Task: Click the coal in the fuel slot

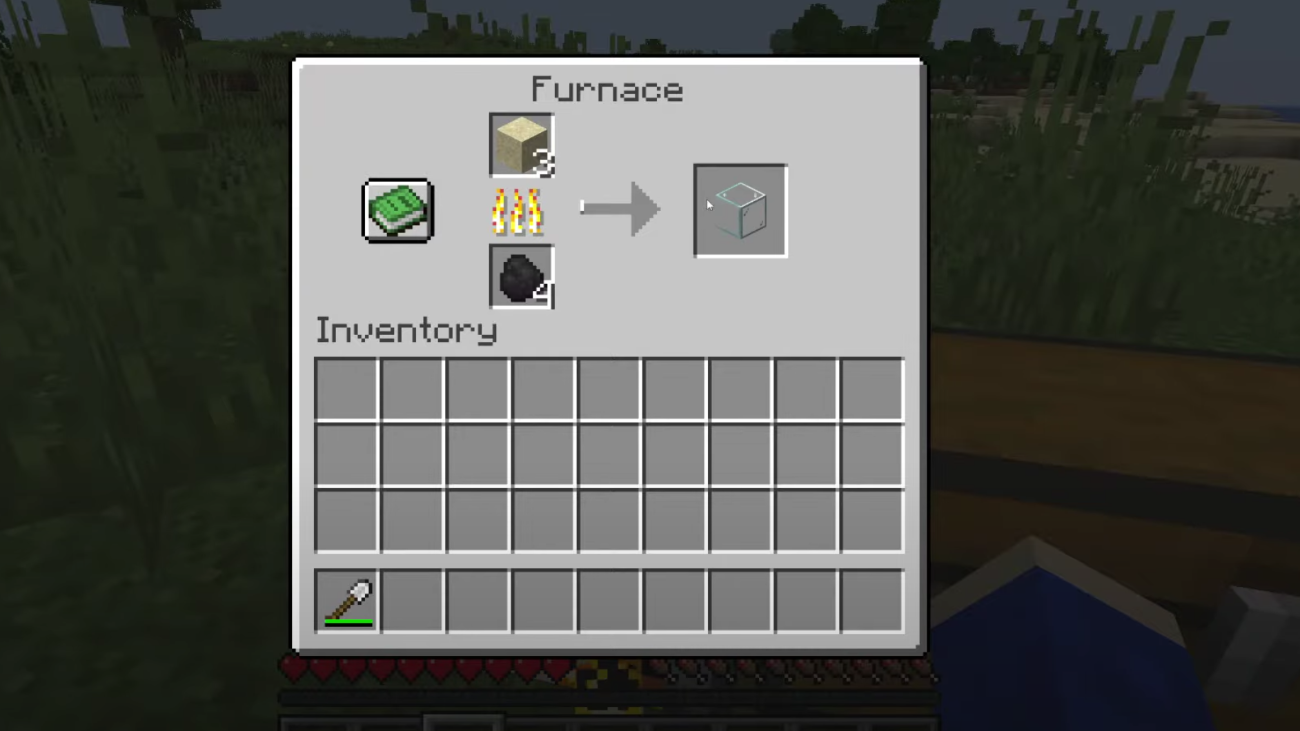Action: [520, 275]
